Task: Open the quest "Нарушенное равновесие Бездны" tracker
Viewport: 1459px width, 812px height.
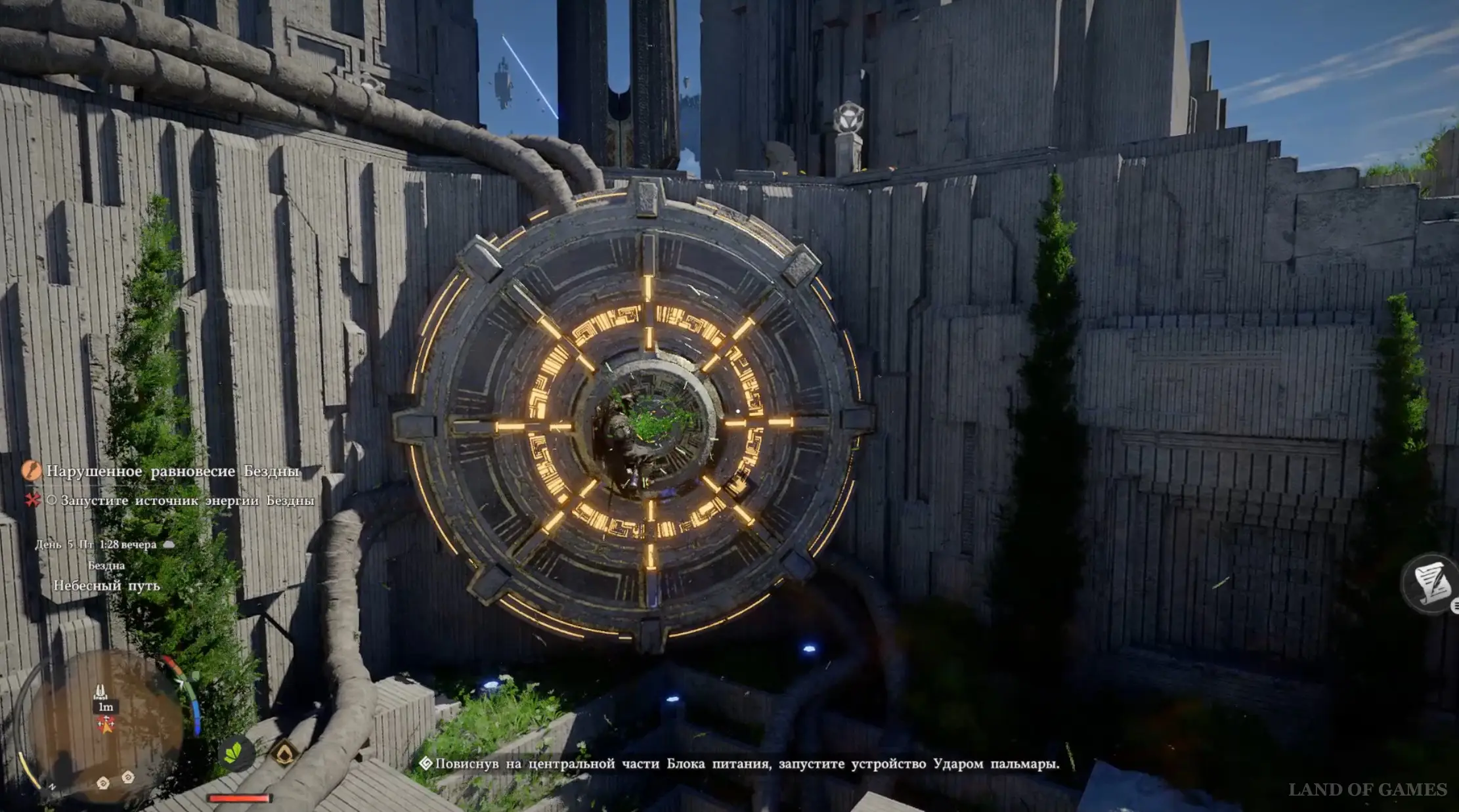Action: (x=173, y=471)
